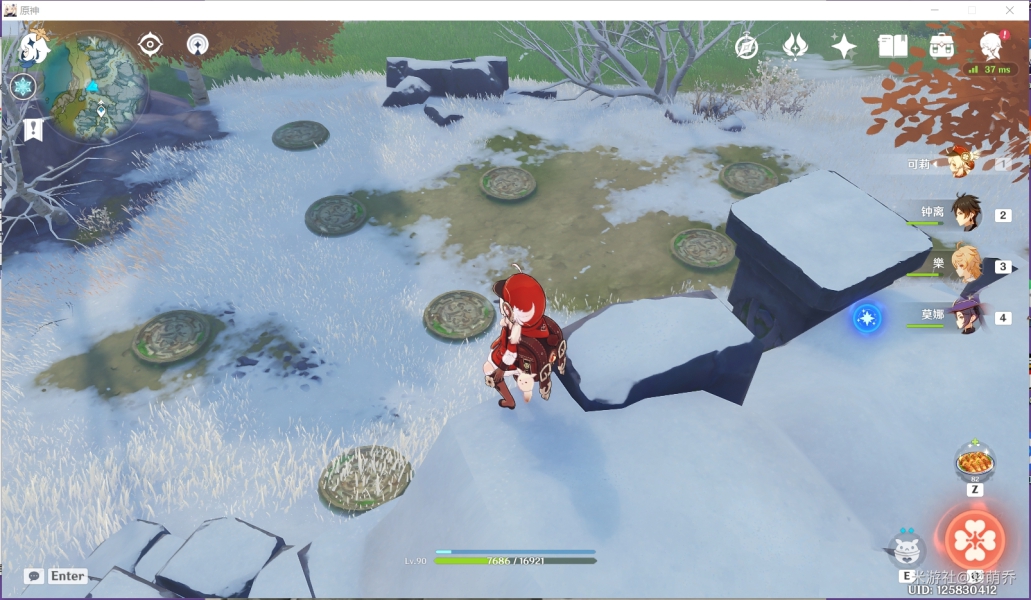This screenshot has width=1031, height=600.
Task: Open the beacon signal icon beside minimap
Action: (197, 44)
